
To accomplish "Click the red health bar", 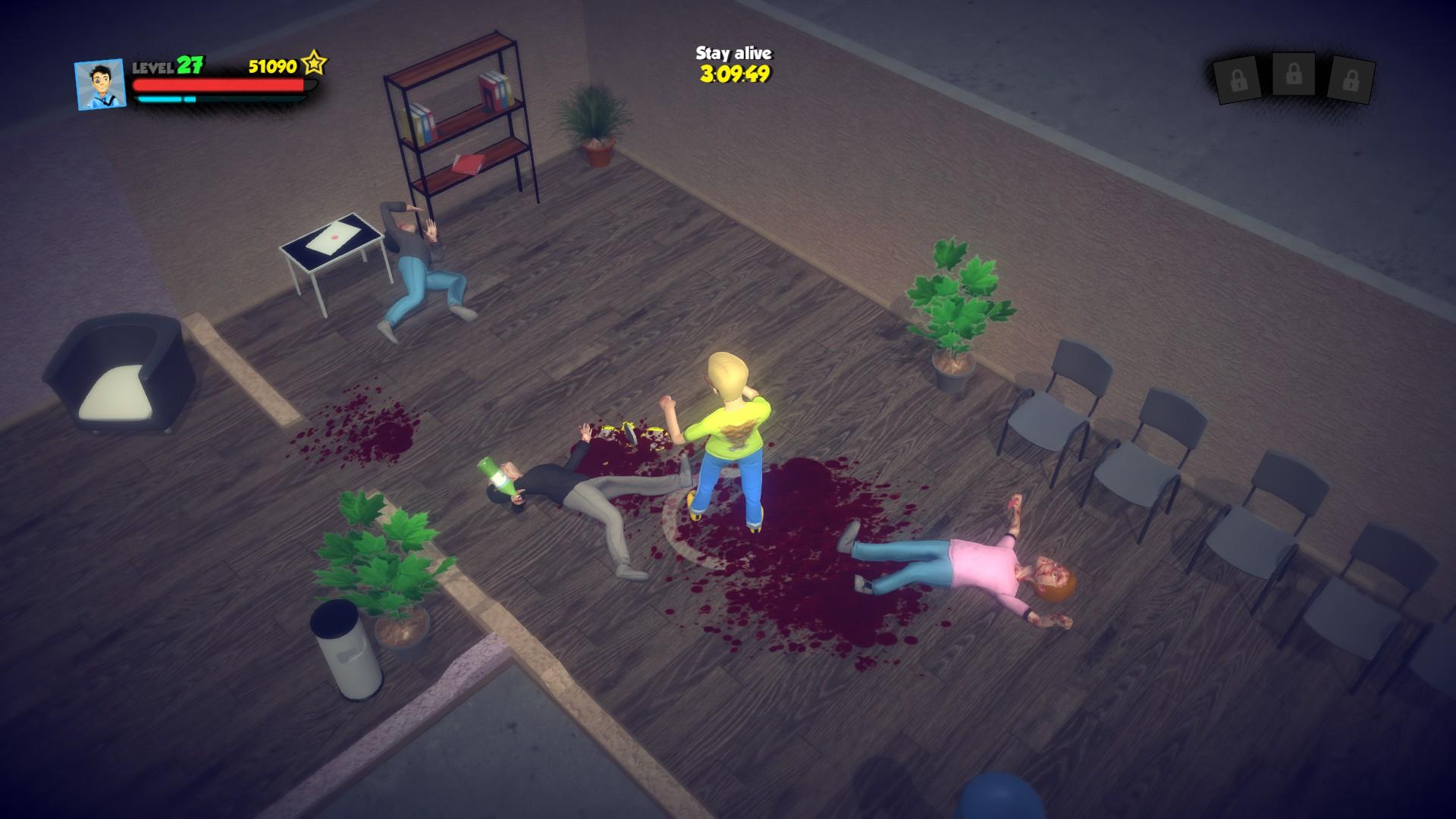I will pyautogui.click(x=218, y=86).
